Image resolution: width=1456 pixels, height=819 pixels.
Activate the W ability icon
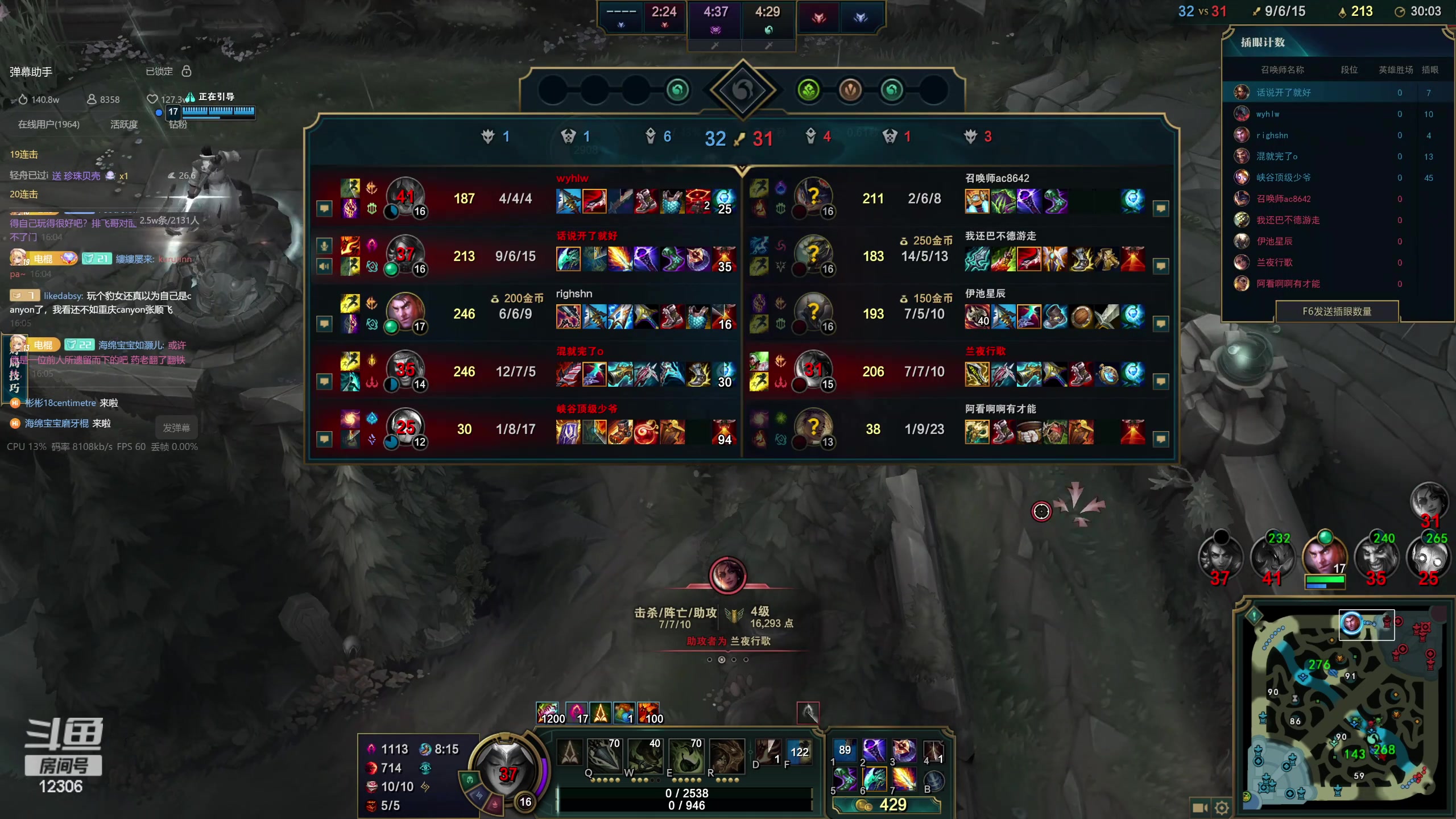tap(645, 756)
